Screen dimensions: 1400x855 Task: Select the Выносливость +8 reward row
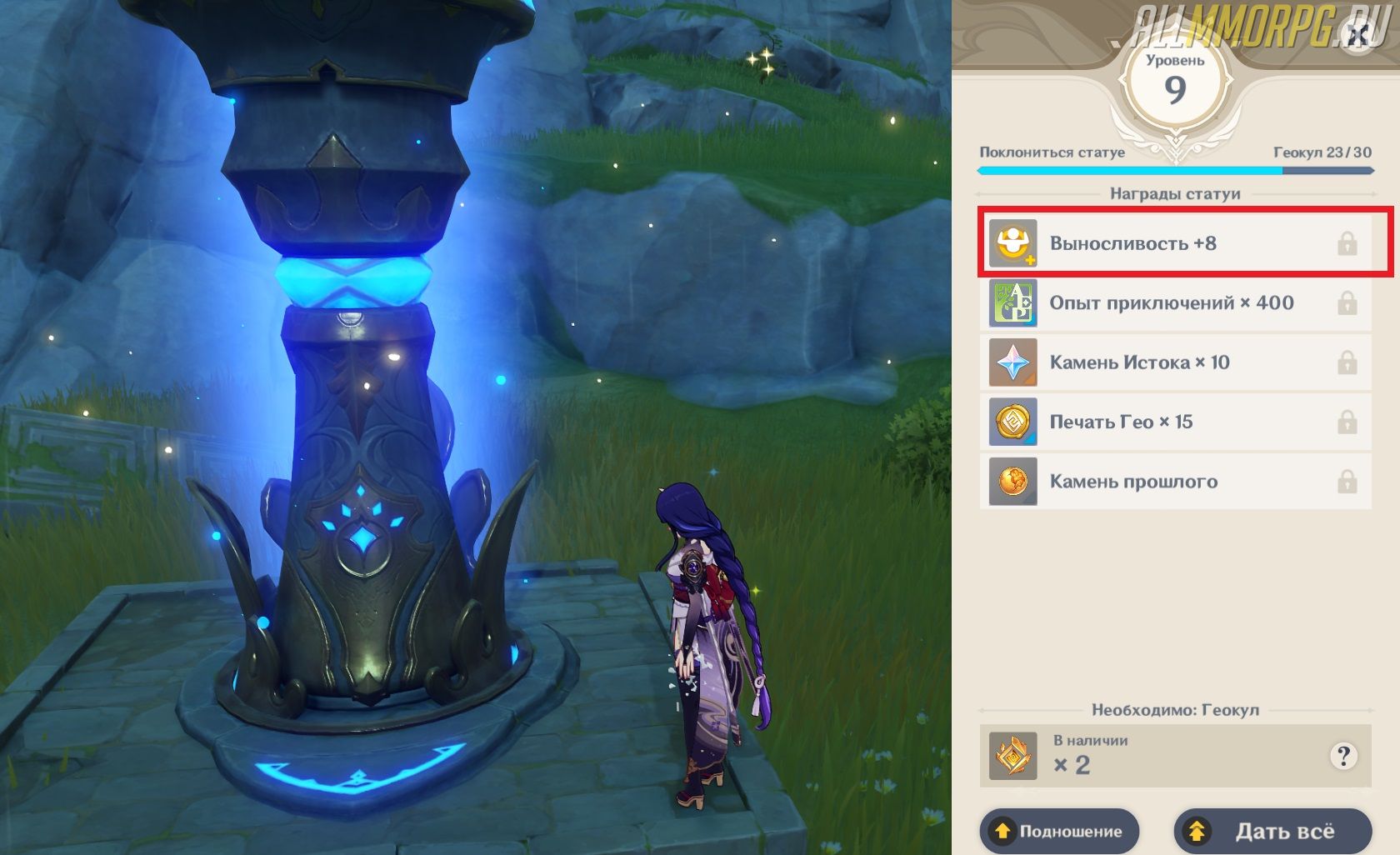click(x=1175, y=243)
